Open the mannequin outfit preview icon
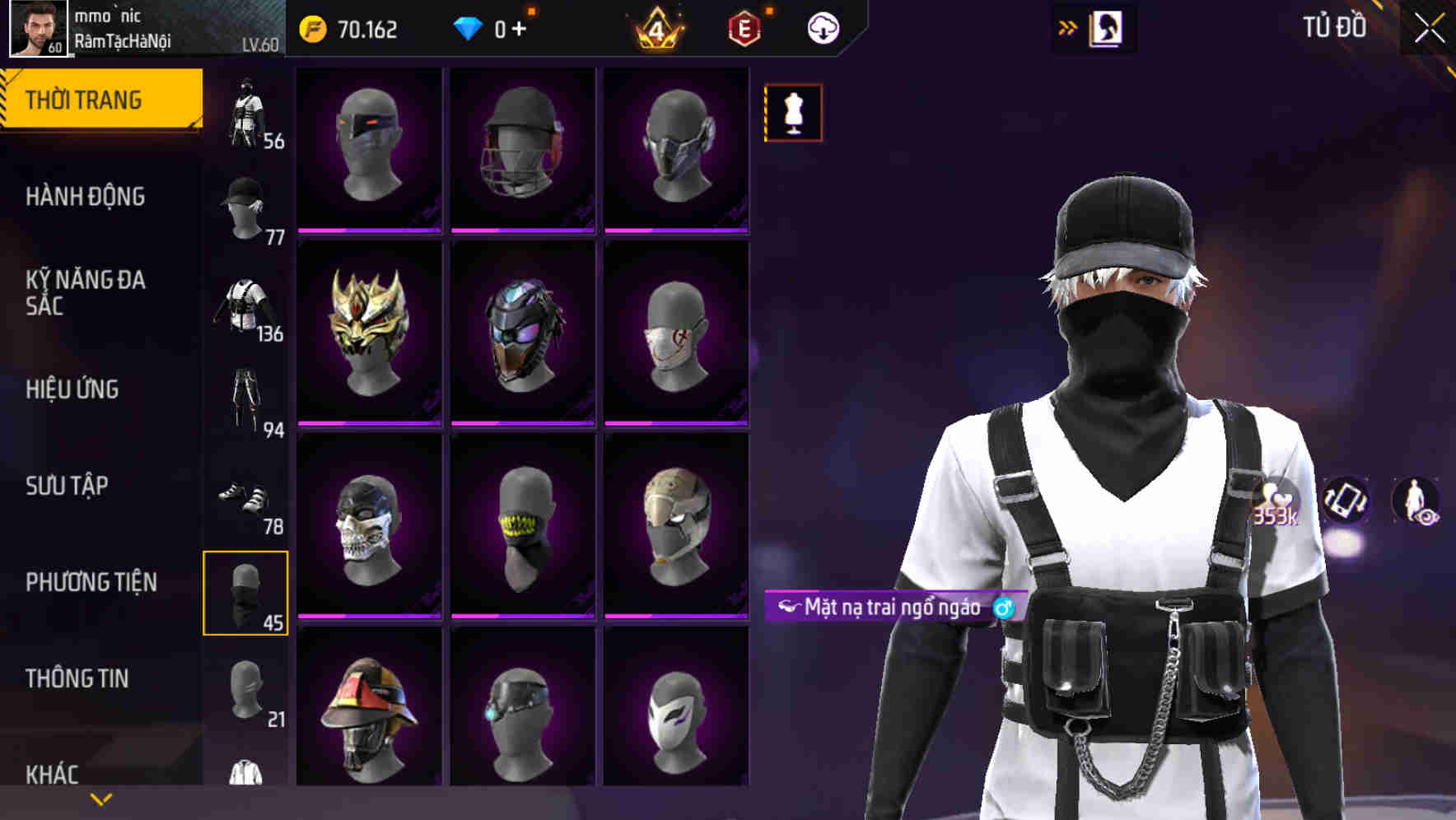 (793, 114)
